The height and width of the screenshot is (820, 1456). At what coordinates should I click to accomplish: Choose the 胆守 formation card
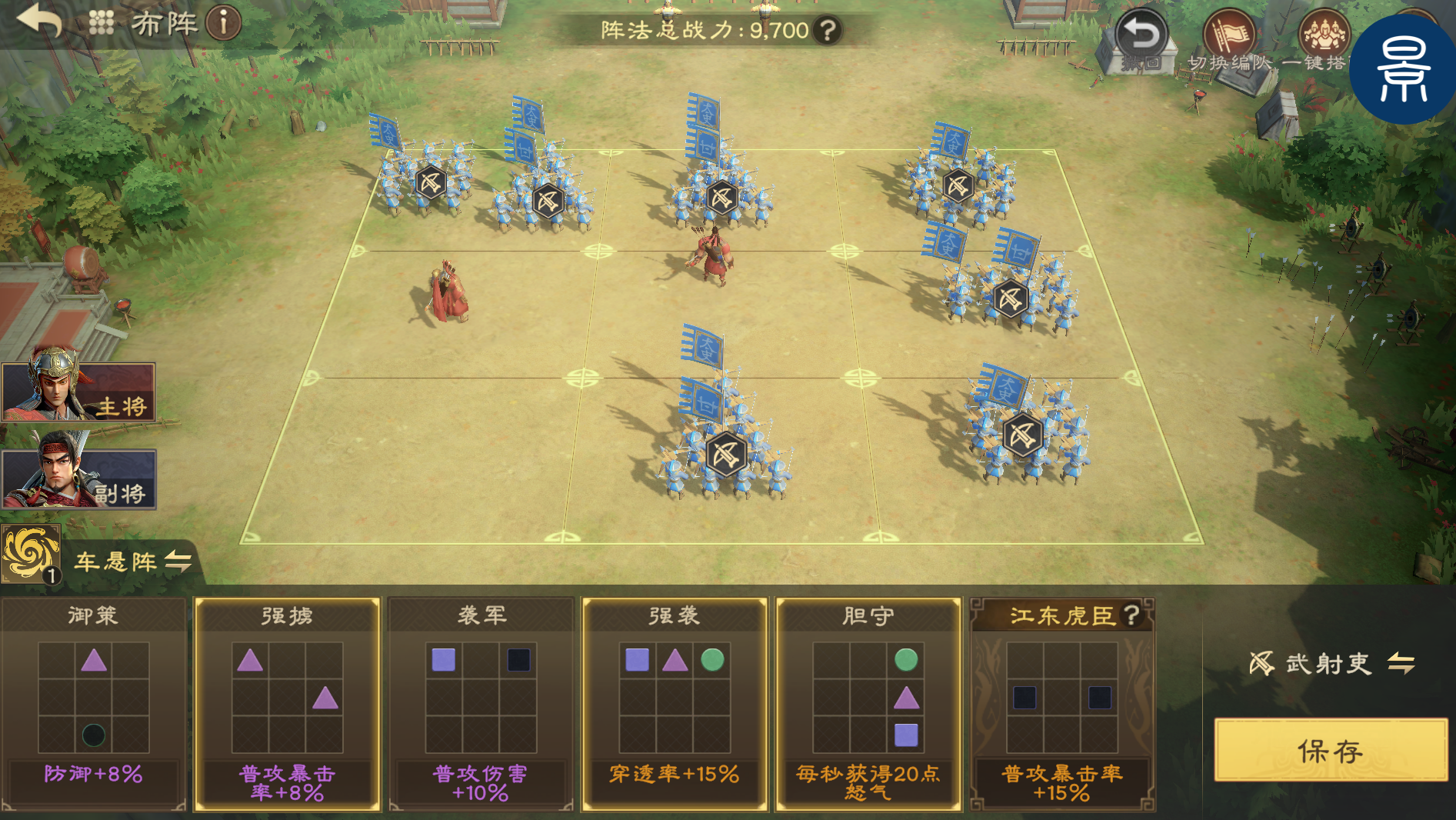pyautogui.click(x=868, y=704)
